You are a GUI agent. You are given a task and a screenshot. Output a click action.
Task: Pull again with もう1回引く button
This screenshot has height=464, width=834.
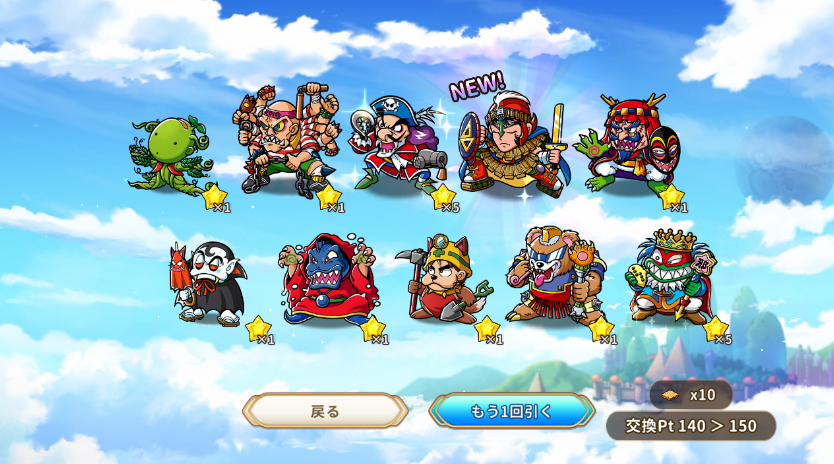click(511, 411)
